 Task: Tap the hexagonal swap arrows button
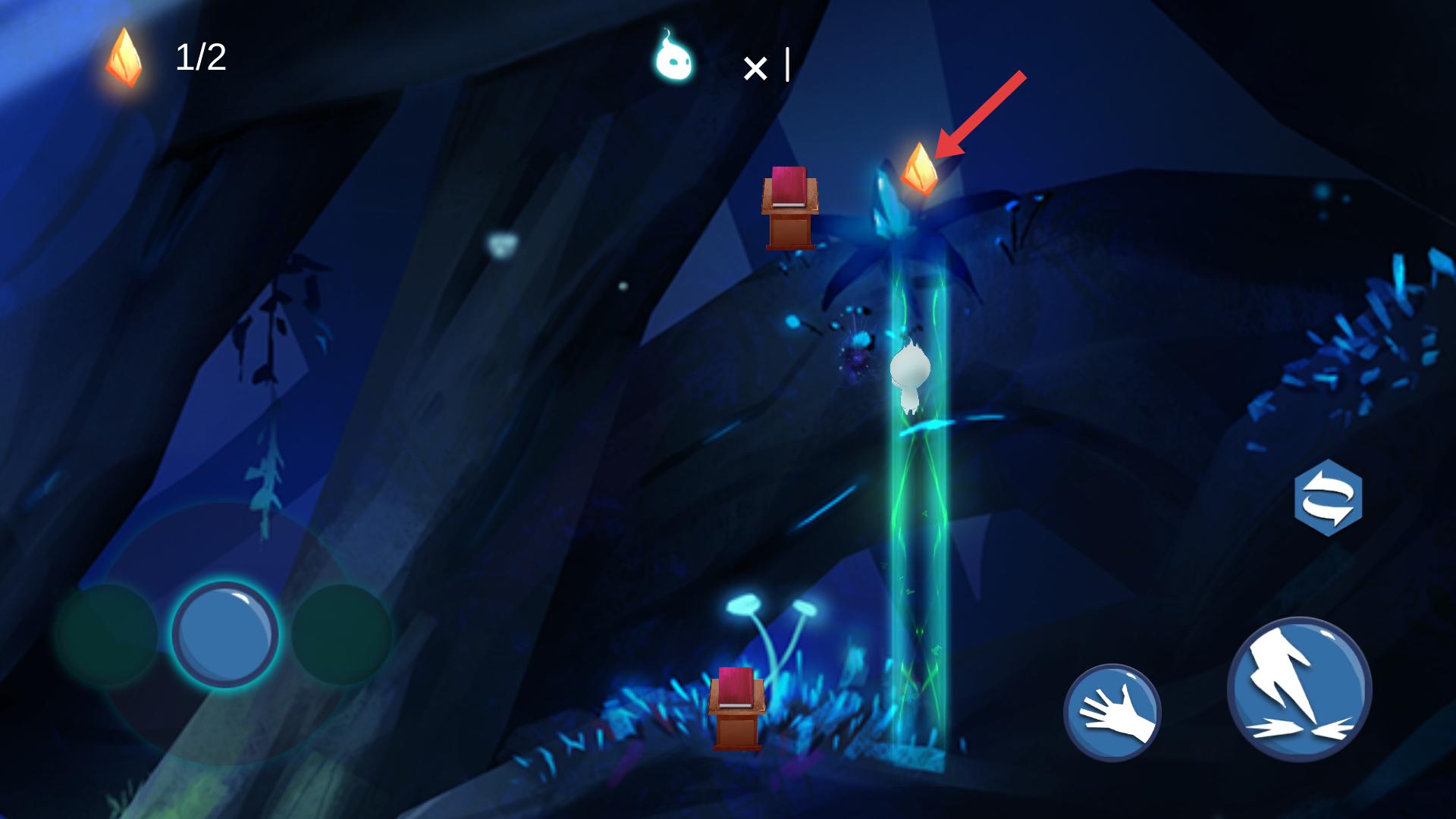pos(1328,497)
